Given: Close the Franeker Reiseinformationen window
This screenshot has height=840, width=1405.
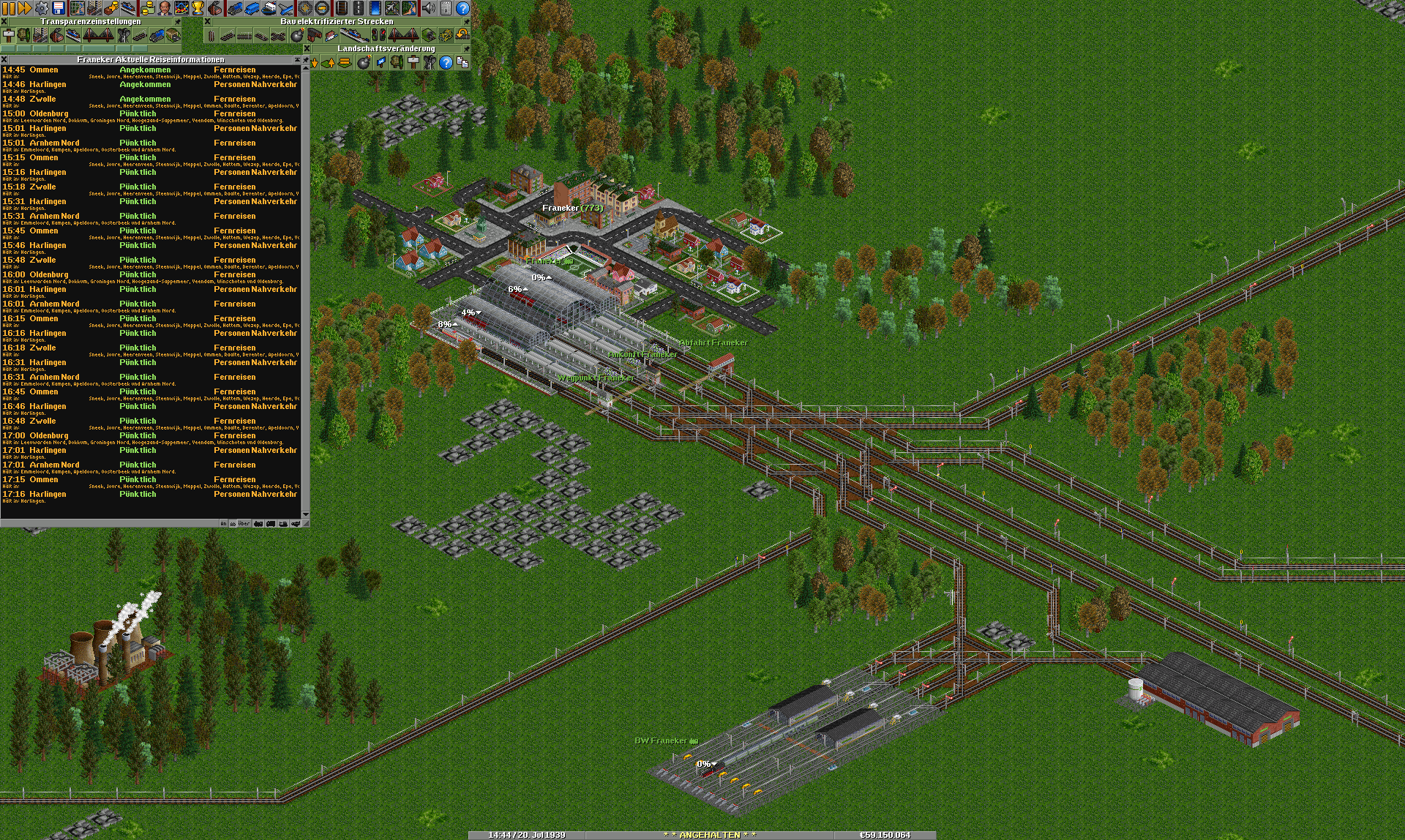Looking at the screenshot, I should (x=4, y=59).
